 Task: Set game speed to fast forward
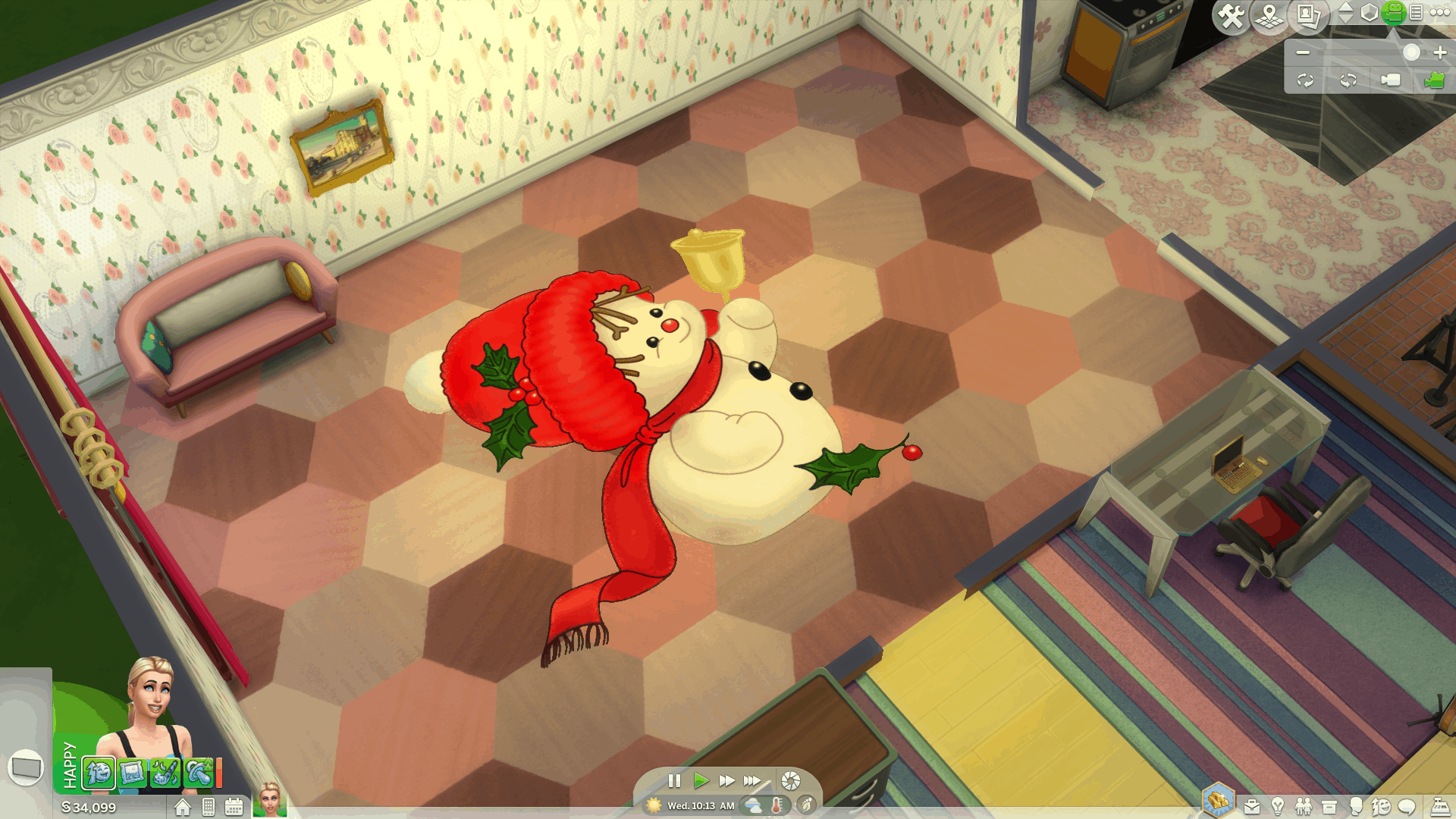726,780
